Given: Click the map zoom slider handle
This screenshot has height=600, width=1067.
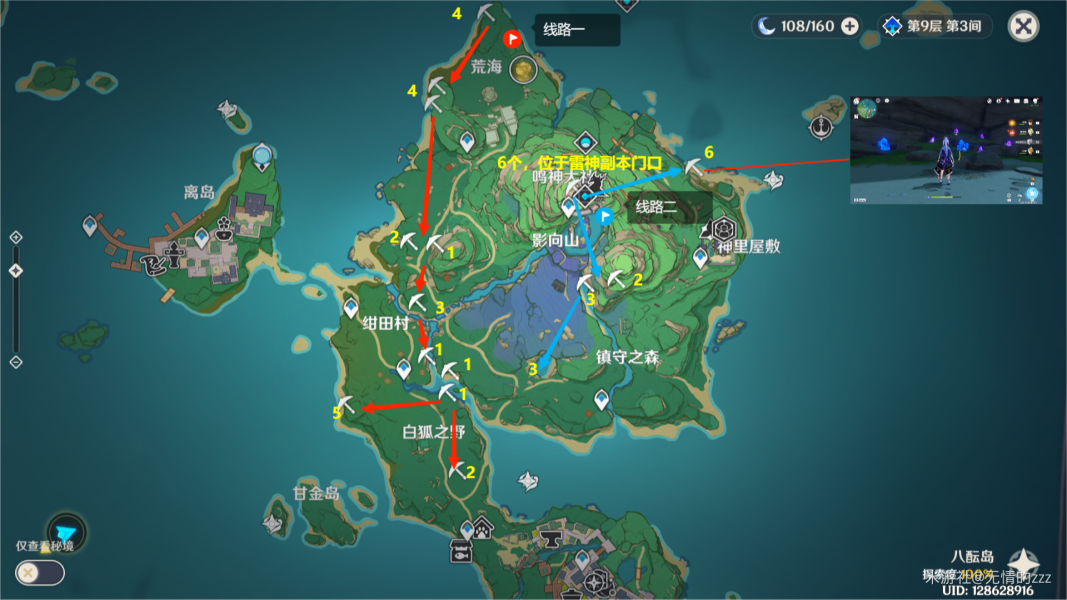Looking at the screenshot, I should (16, 271).
